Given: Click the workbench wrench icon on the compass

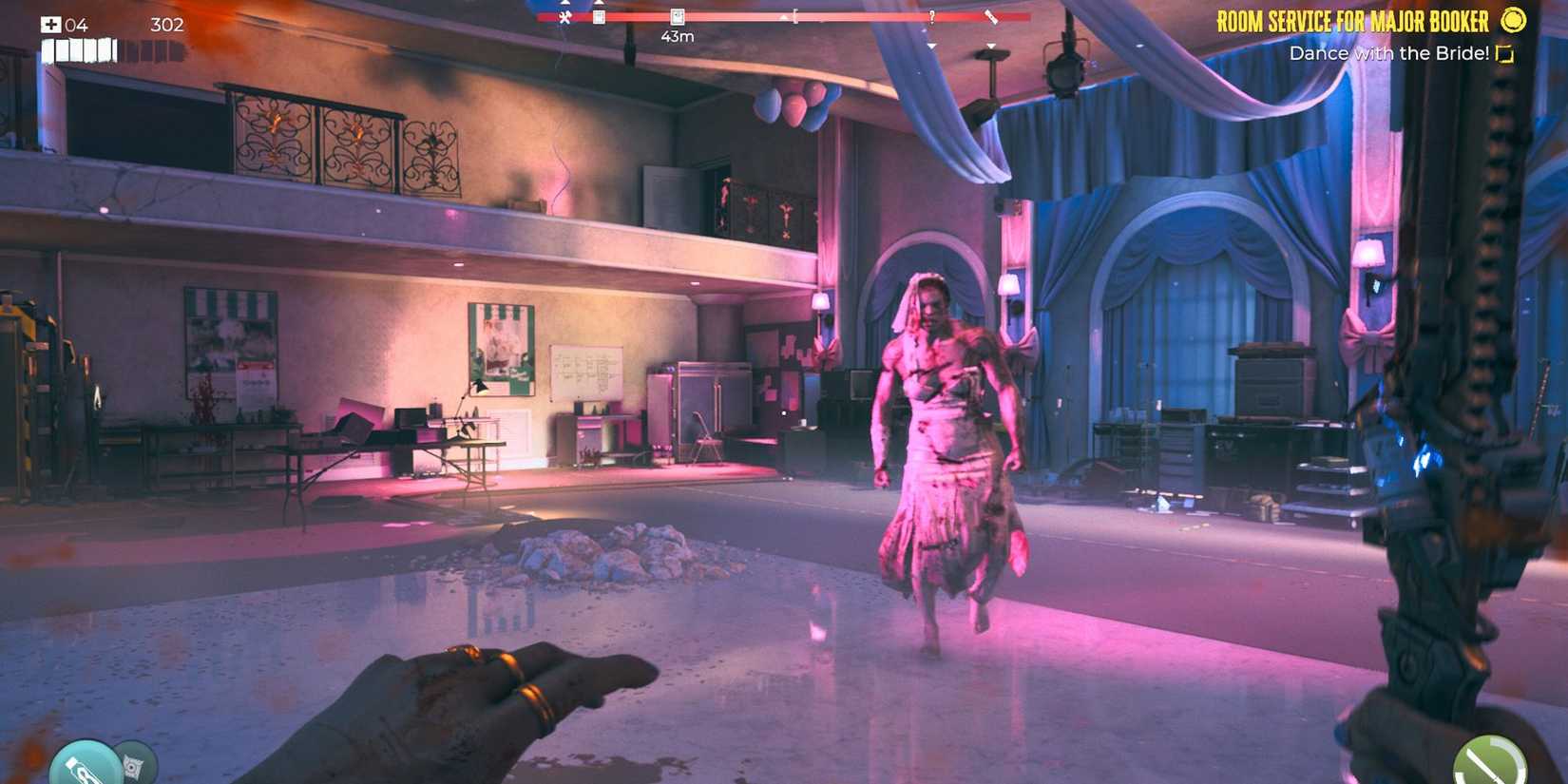Looking at the screenshot, I should pos(566,16).
